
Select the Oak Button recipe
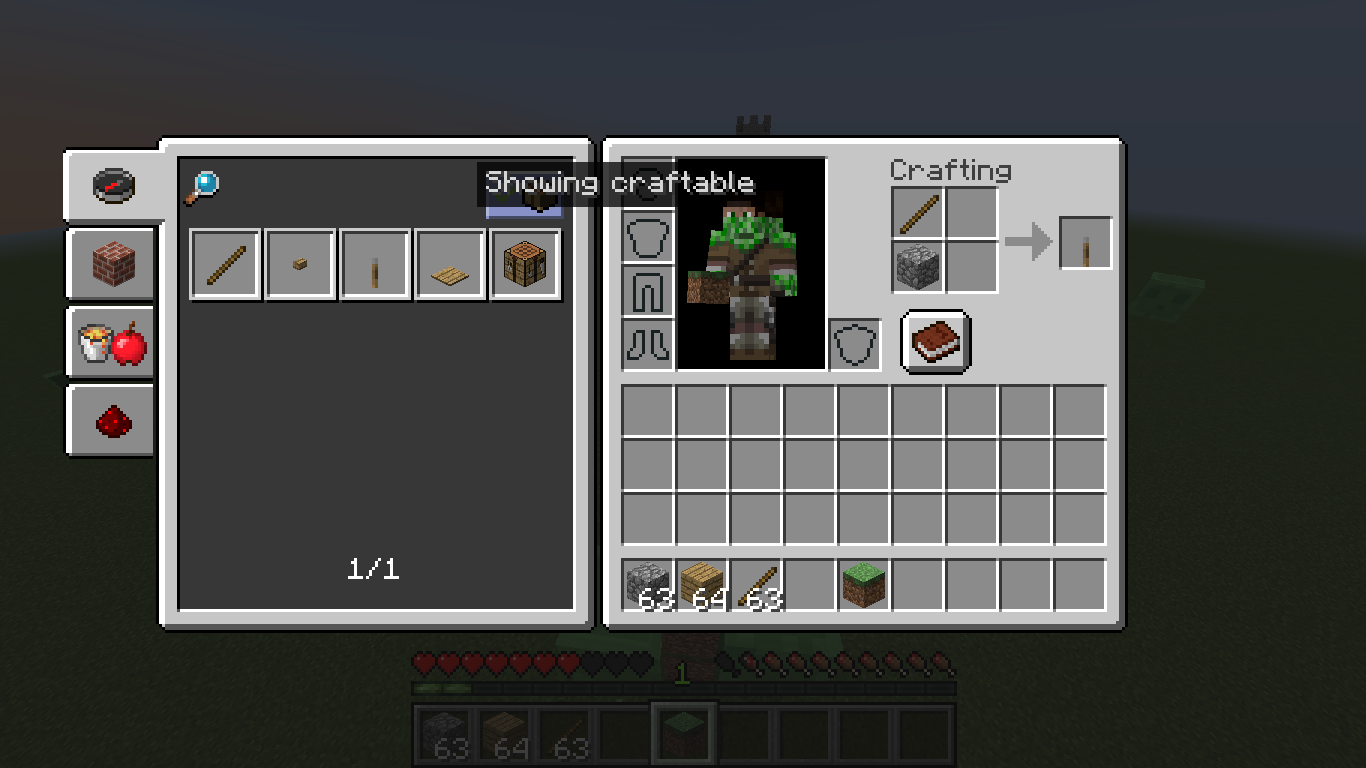pyautogui.click(x=300, y=263)
